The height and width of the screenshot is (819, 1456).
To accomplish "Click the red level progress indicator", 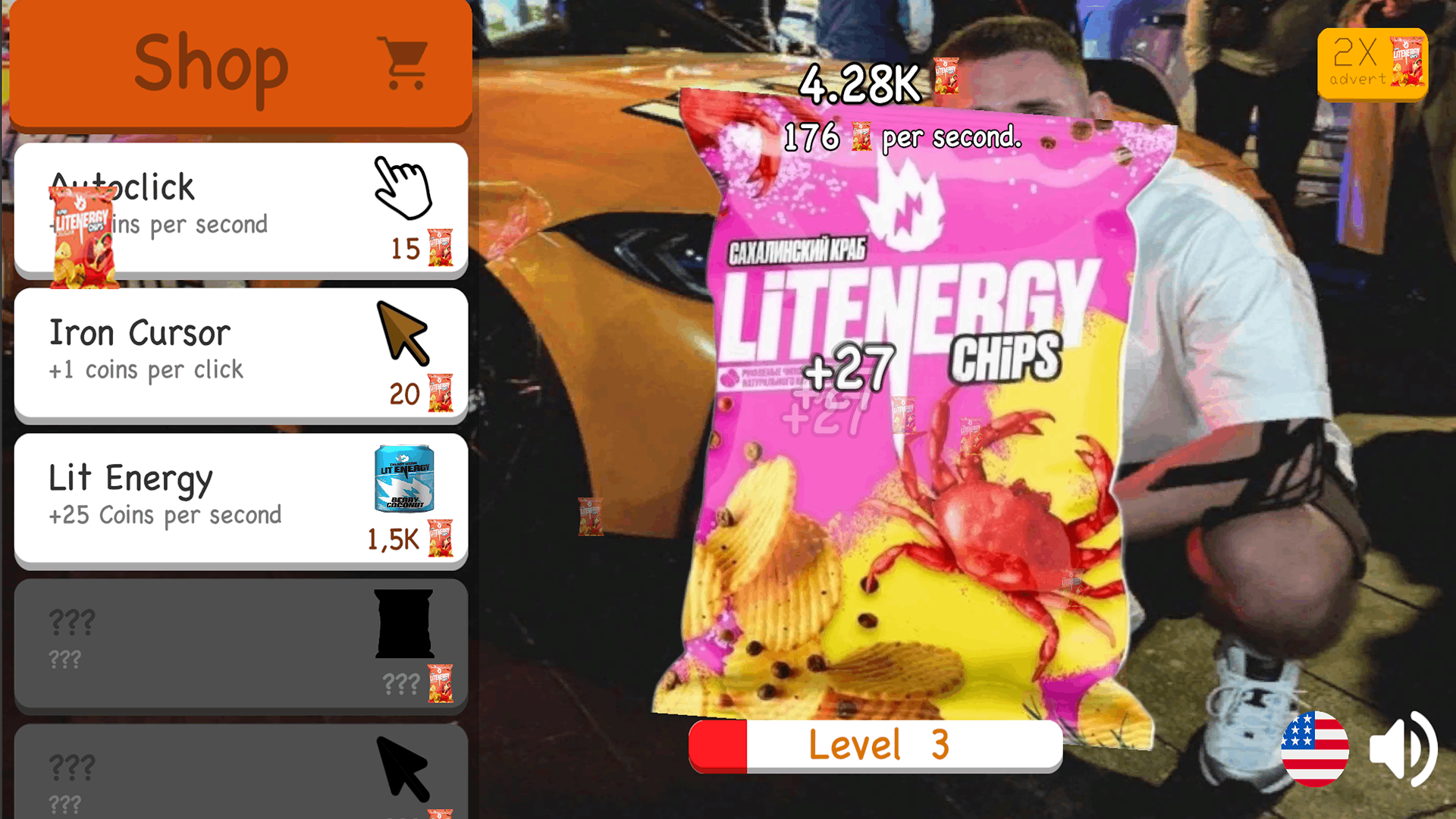I will pyautogui.click(x=719, y=745).
